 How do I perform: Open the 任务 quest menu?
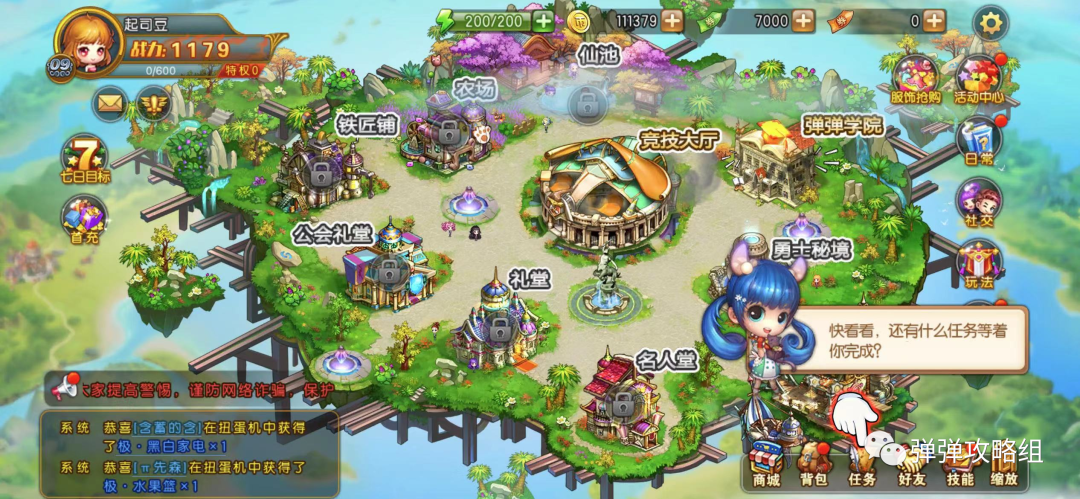pyautogui.click(x=861, y=464)
